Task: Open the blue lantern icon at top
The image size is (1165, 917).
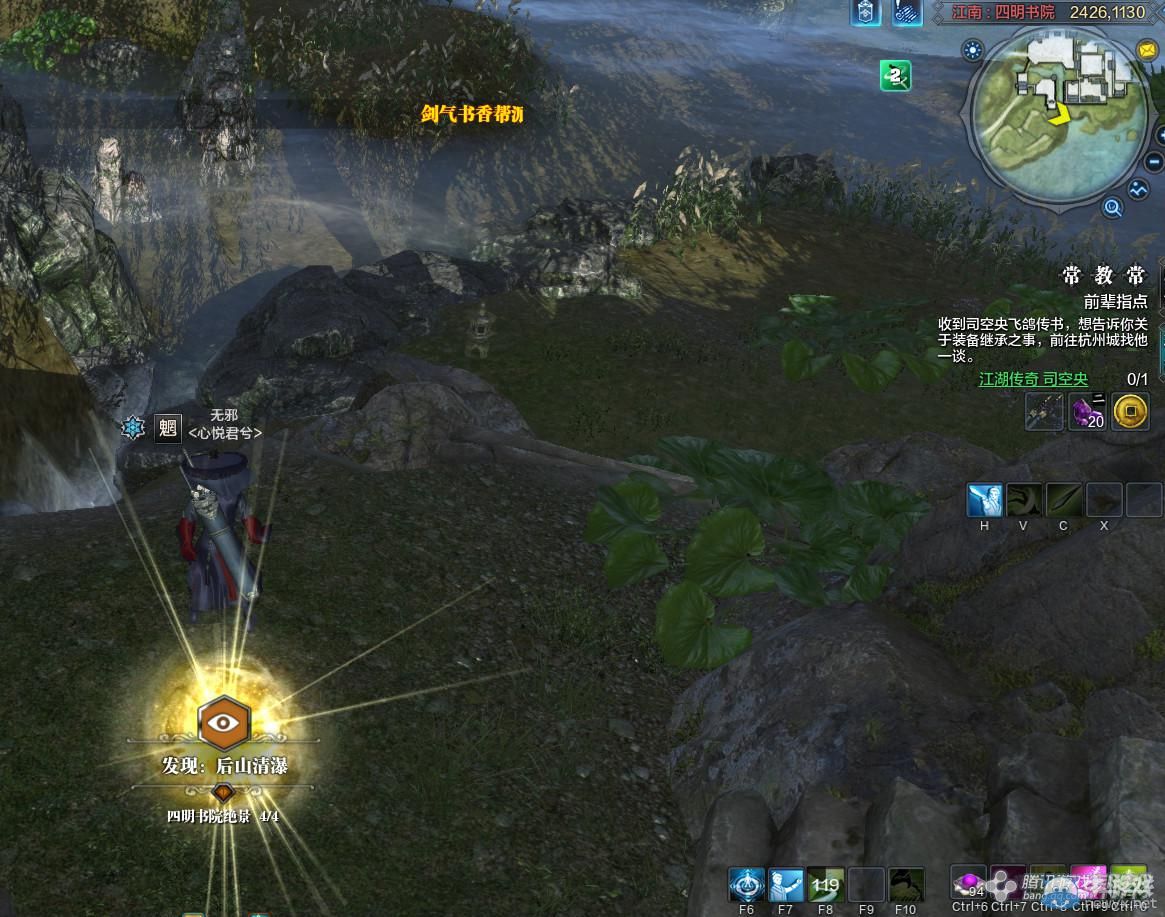Action: tap(865, 12)
